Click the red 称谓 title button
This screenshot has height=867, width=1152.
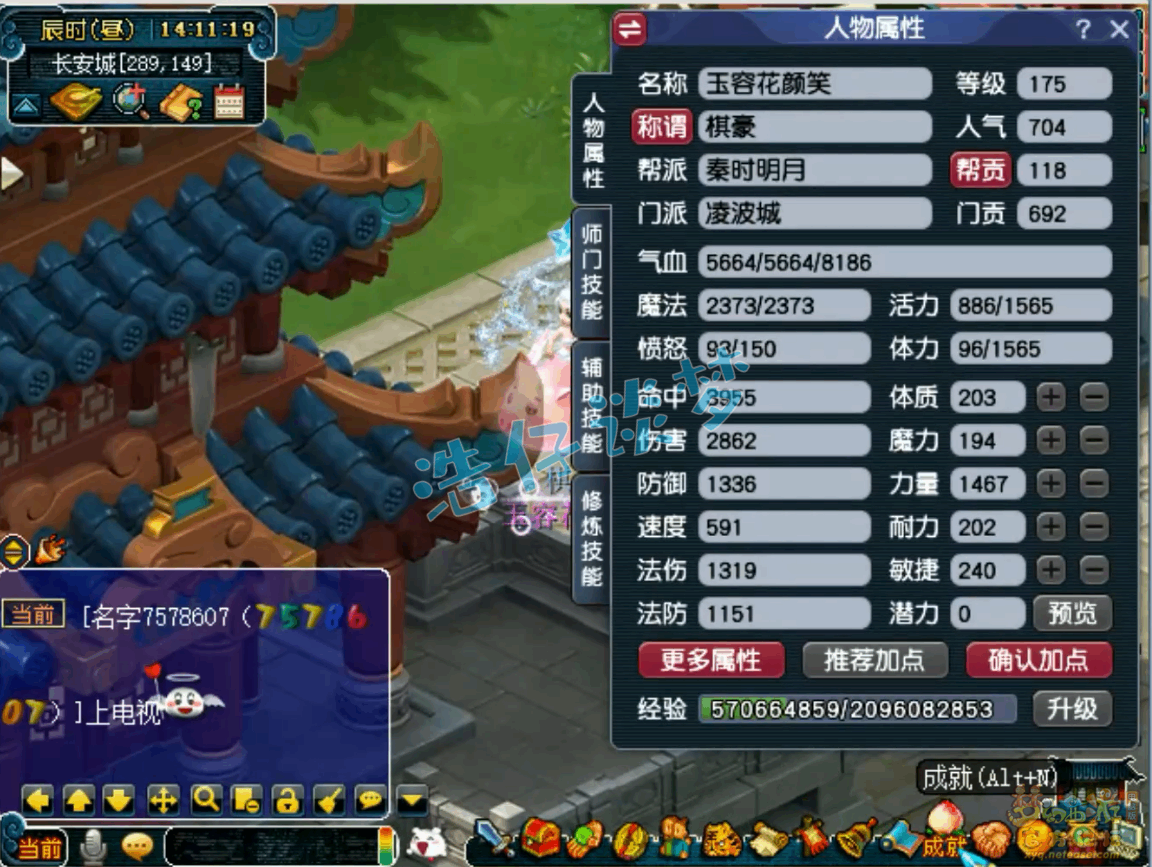tap(662, 127)
